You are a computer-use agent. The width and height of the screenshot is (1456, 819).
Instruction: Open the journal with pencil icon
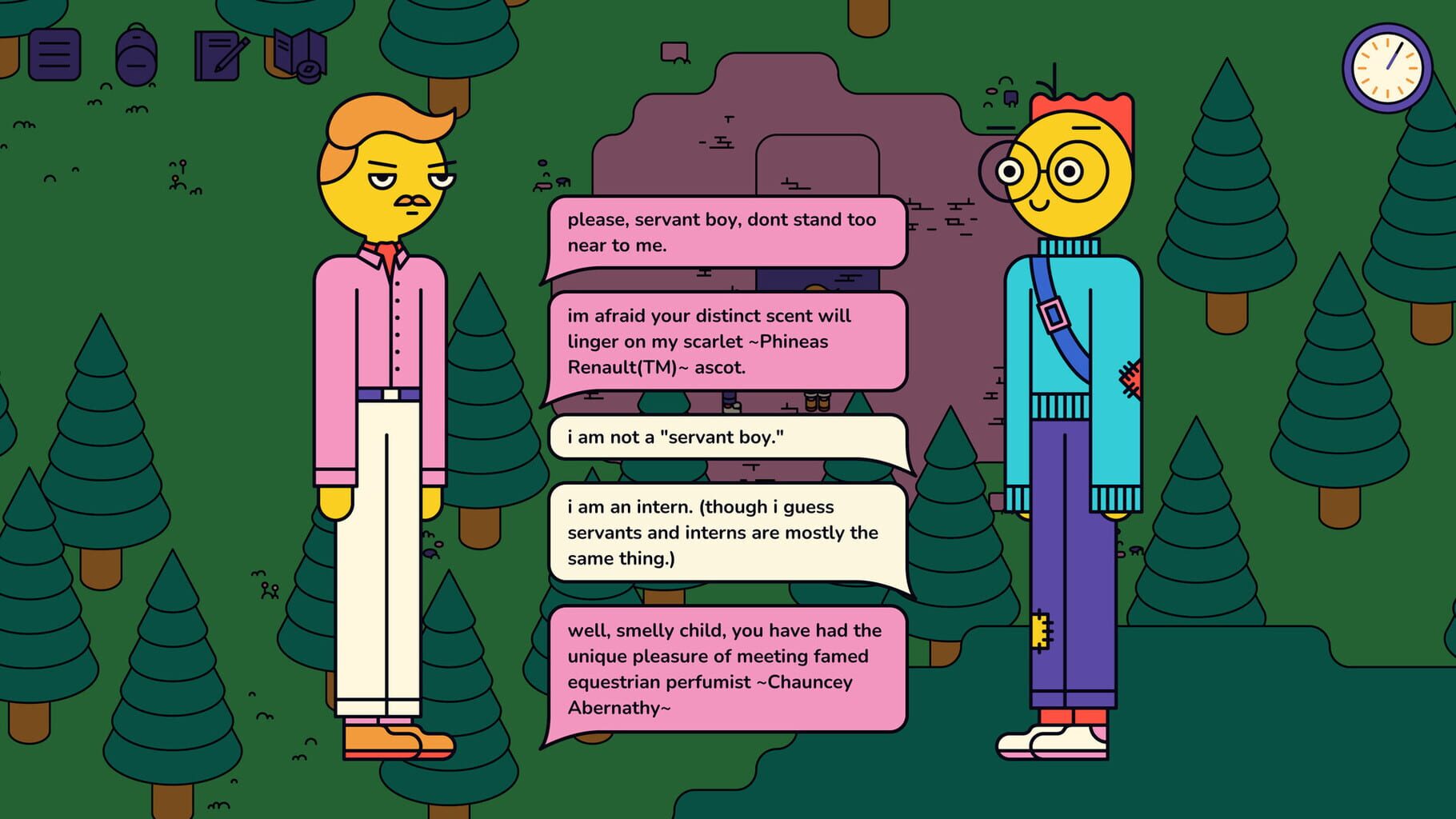(x=220, y=54)
